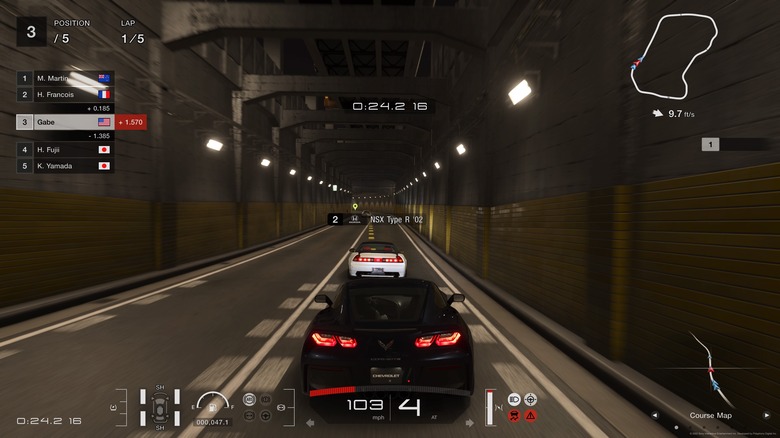Click the crosshair radar indicator icon
Image resolution: width=780 pixels, height=438 pixels.
[x=531, y=399]
